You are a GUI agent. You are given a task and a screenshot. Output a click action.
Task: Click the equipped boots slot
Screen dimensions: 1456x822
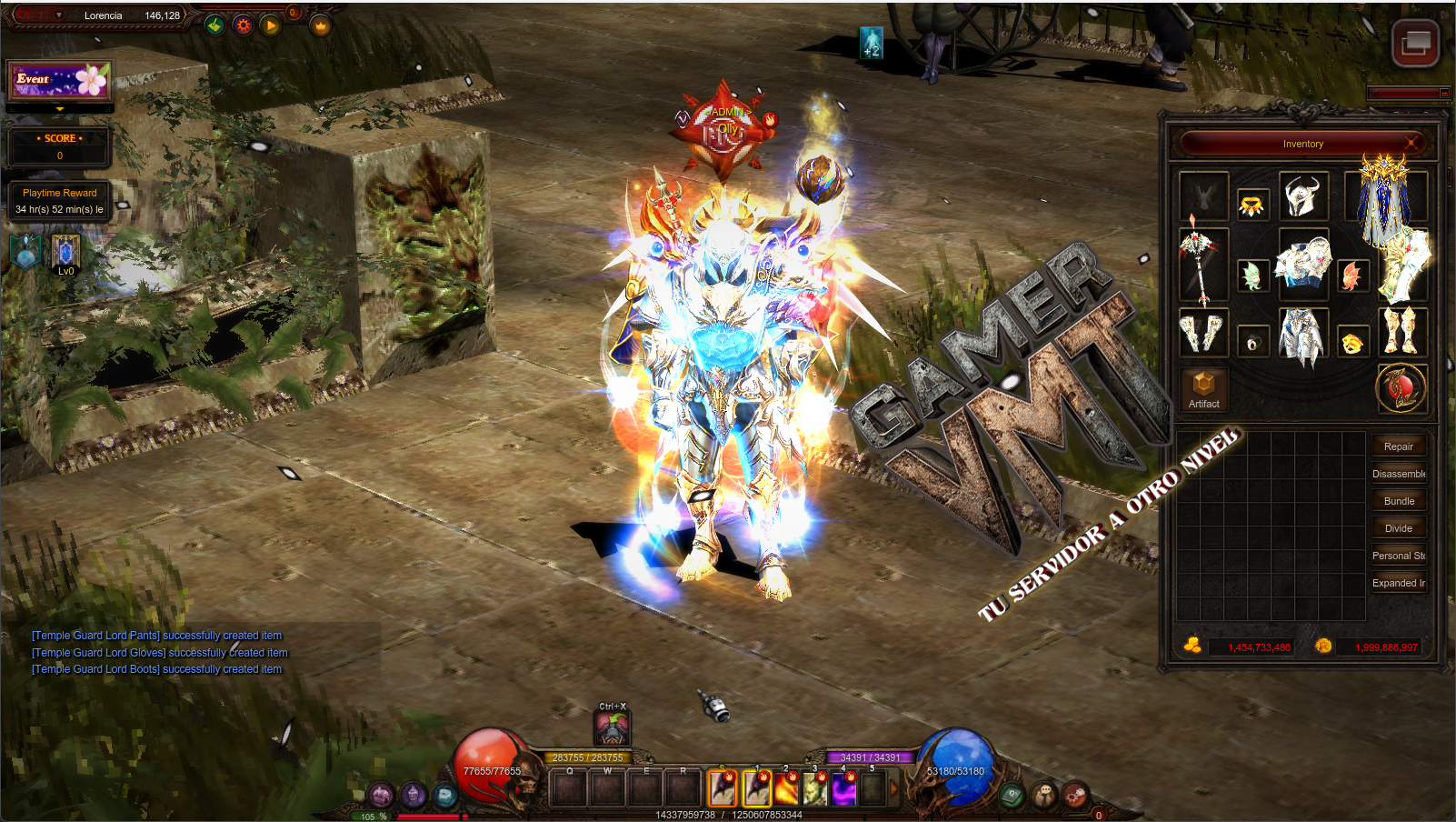(x=1401, y=331)
